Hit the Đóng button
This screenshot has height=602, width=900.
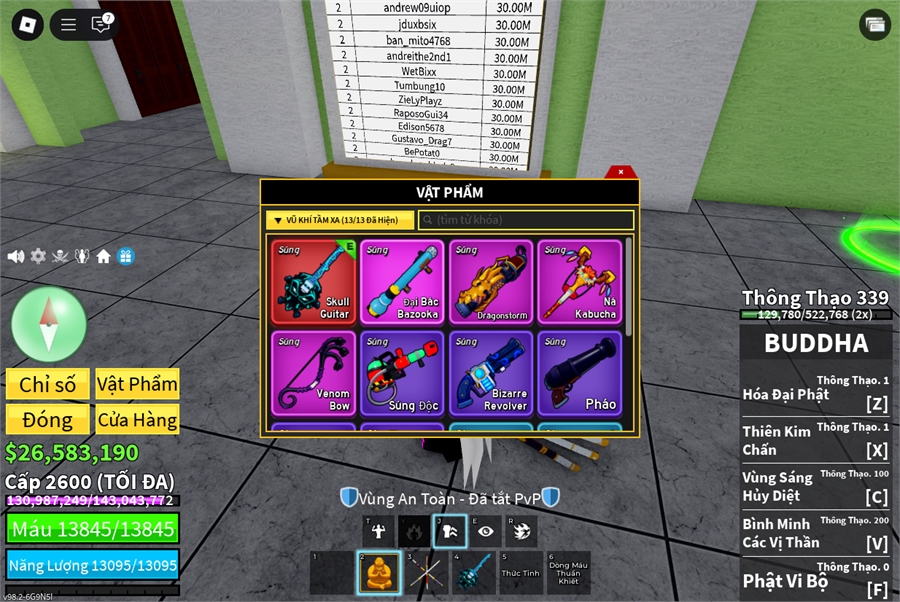click(47, 420)
